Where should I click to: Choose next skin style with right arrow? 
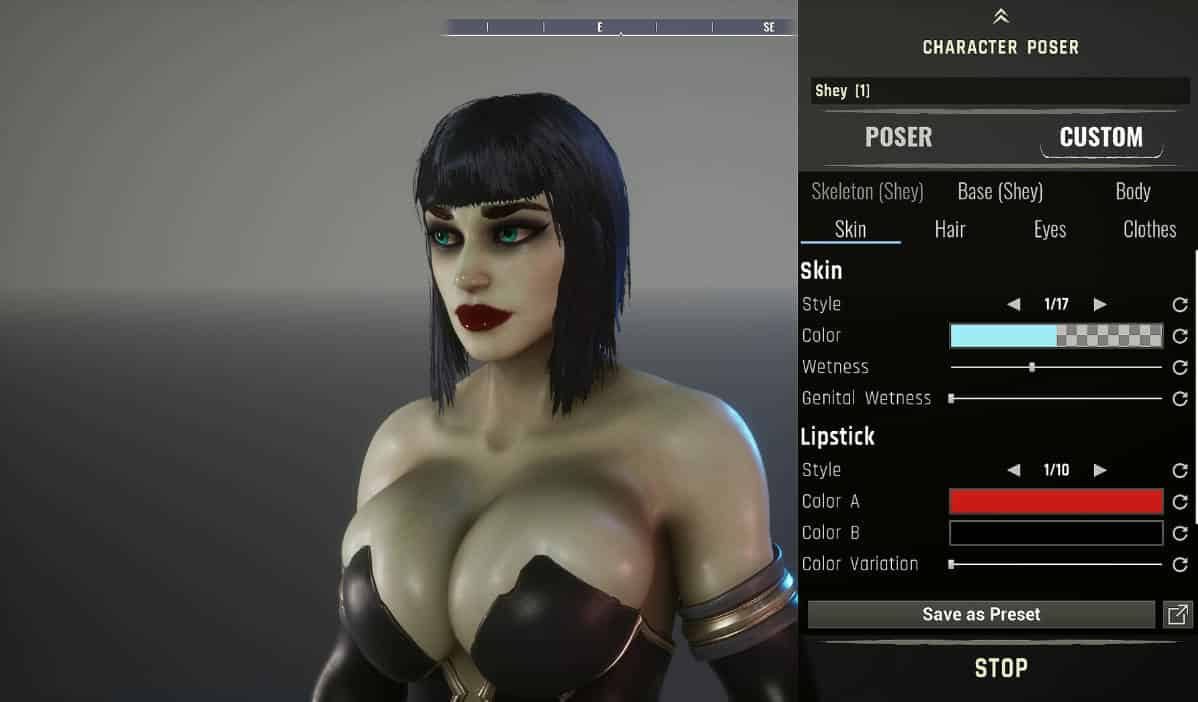point(1100,304)
